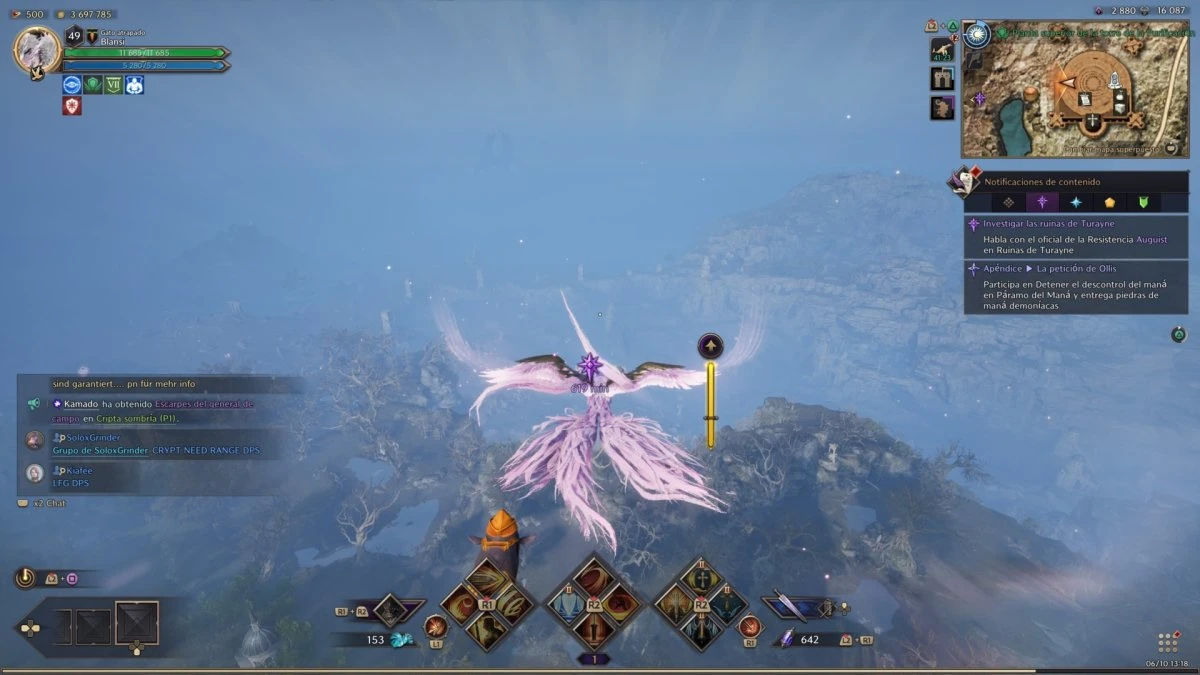Viewport: 1200px width, 675px height.
Task: Click the blue eye buff icon
Action: pos(72,85)
